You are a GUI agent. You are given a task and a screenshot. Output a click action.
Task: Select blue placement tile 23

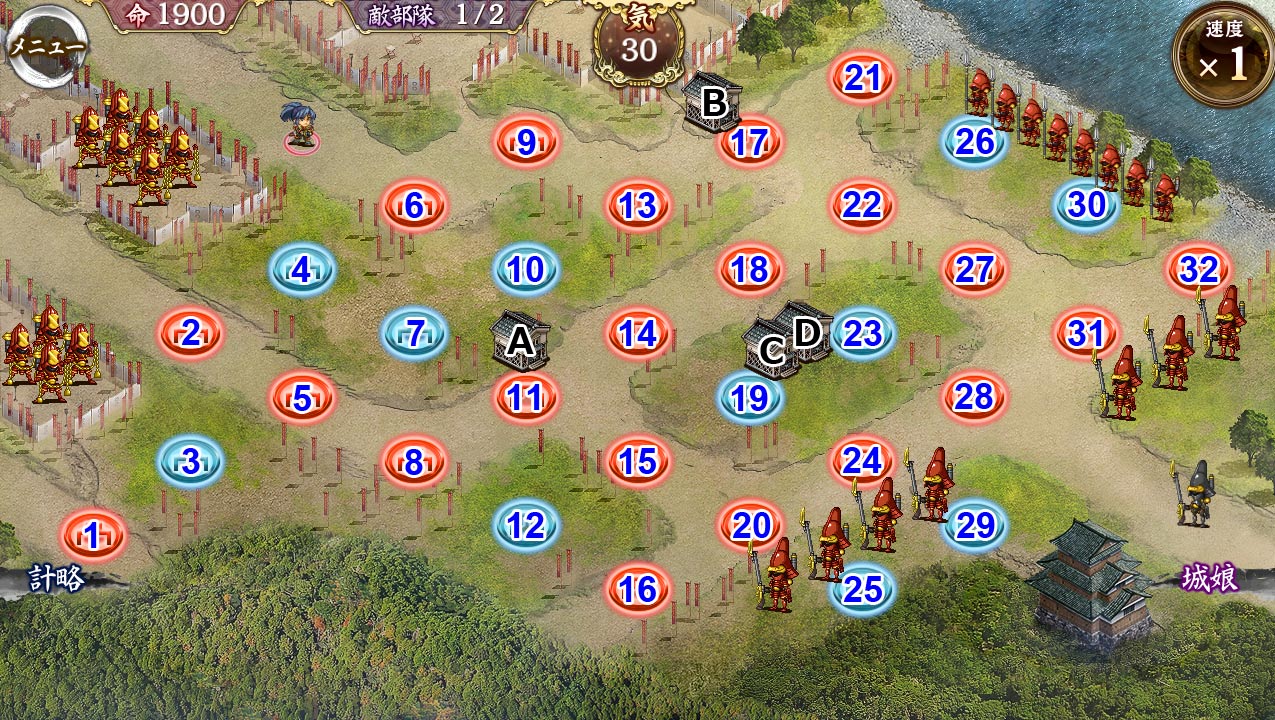[x=862, y=333]
